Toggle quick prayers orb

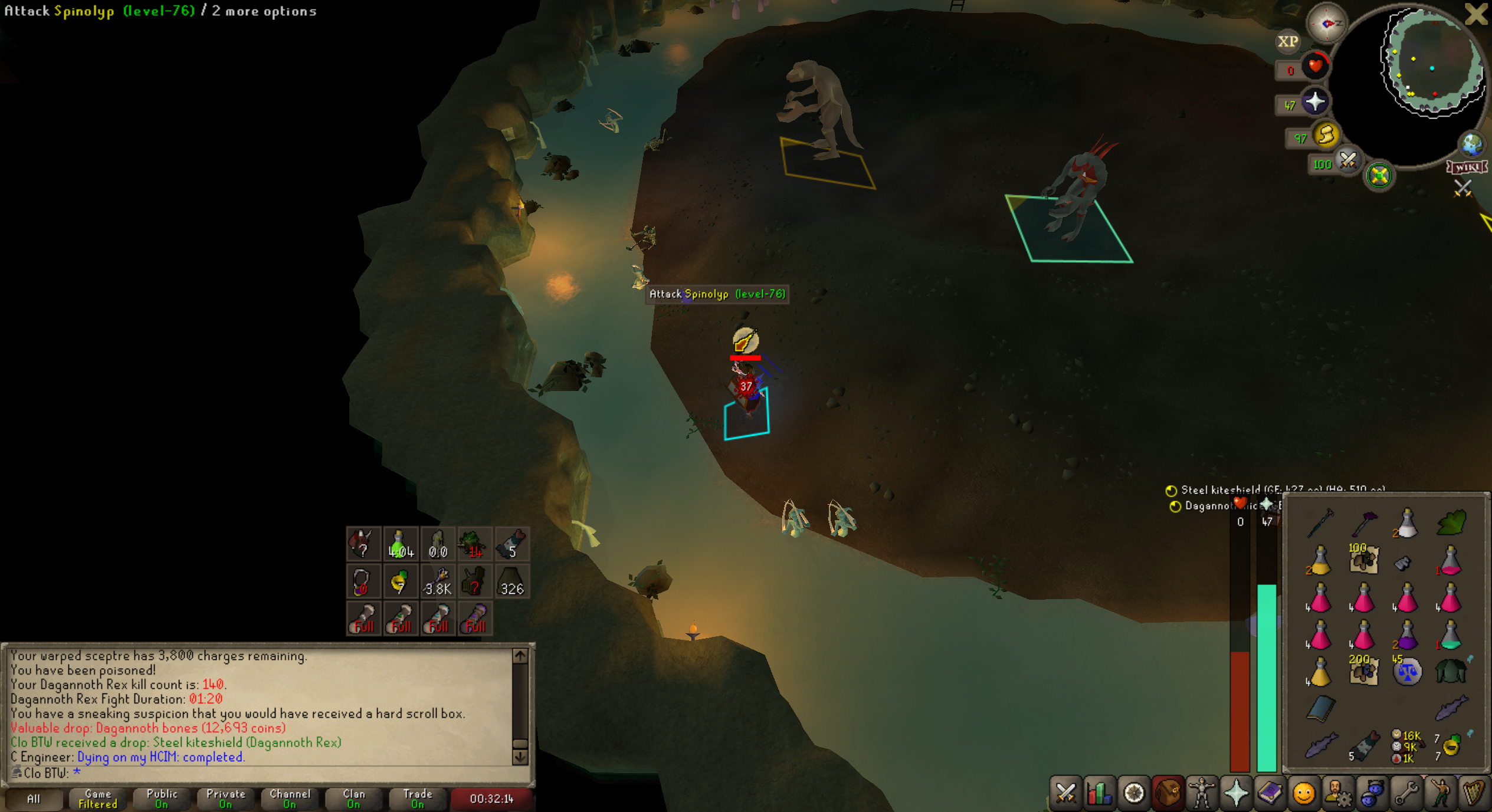pos(1314,103)
